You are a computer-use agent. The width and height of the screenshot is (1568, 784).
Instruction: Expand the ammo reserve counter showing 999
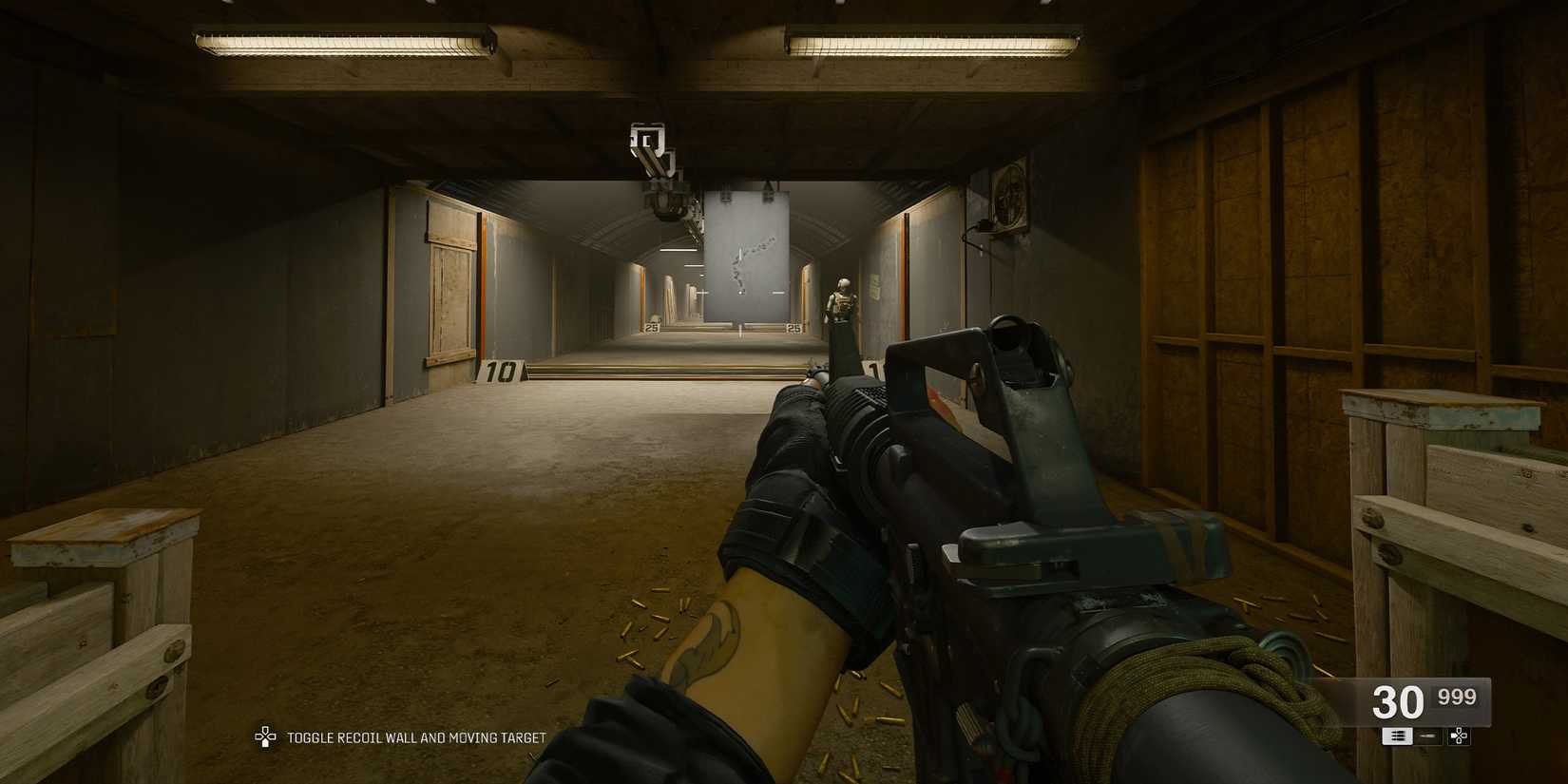(1457, 696)
